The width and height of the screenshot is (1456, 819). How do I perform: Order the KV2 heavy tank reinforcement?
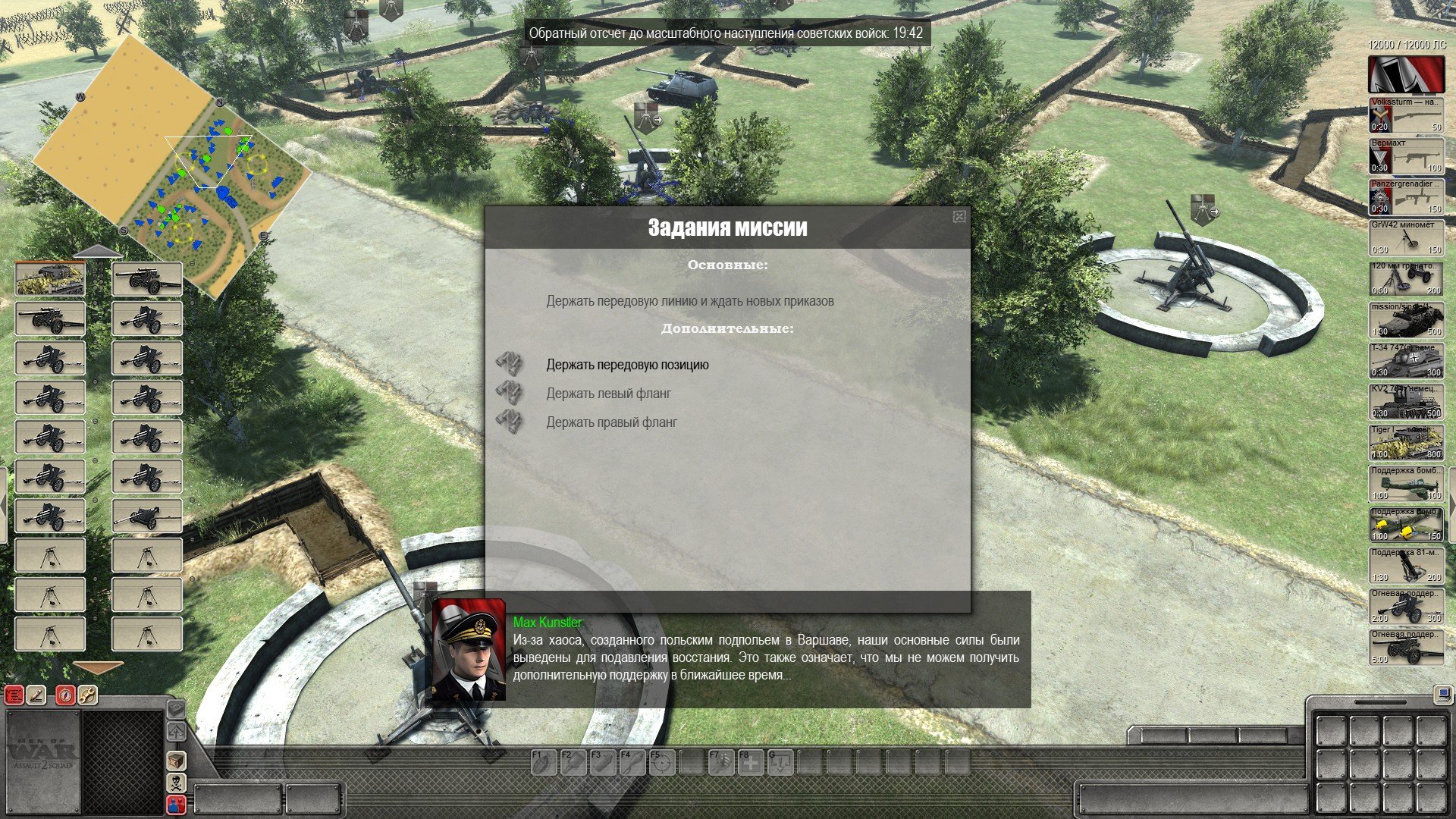point(1406,402)
